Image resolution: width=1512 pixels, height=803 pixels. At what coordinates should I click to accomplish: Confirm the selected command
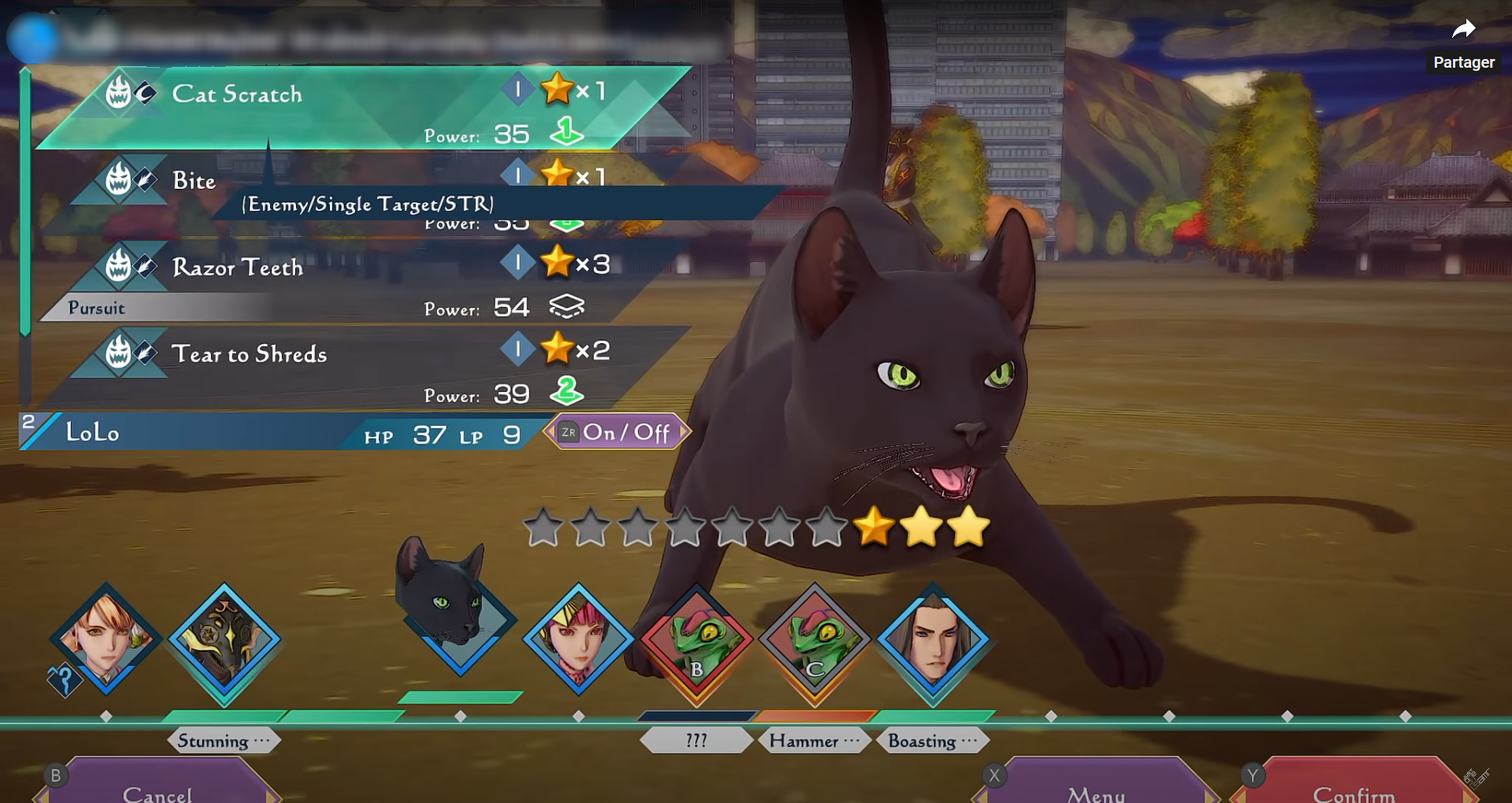coord(1353,790)
